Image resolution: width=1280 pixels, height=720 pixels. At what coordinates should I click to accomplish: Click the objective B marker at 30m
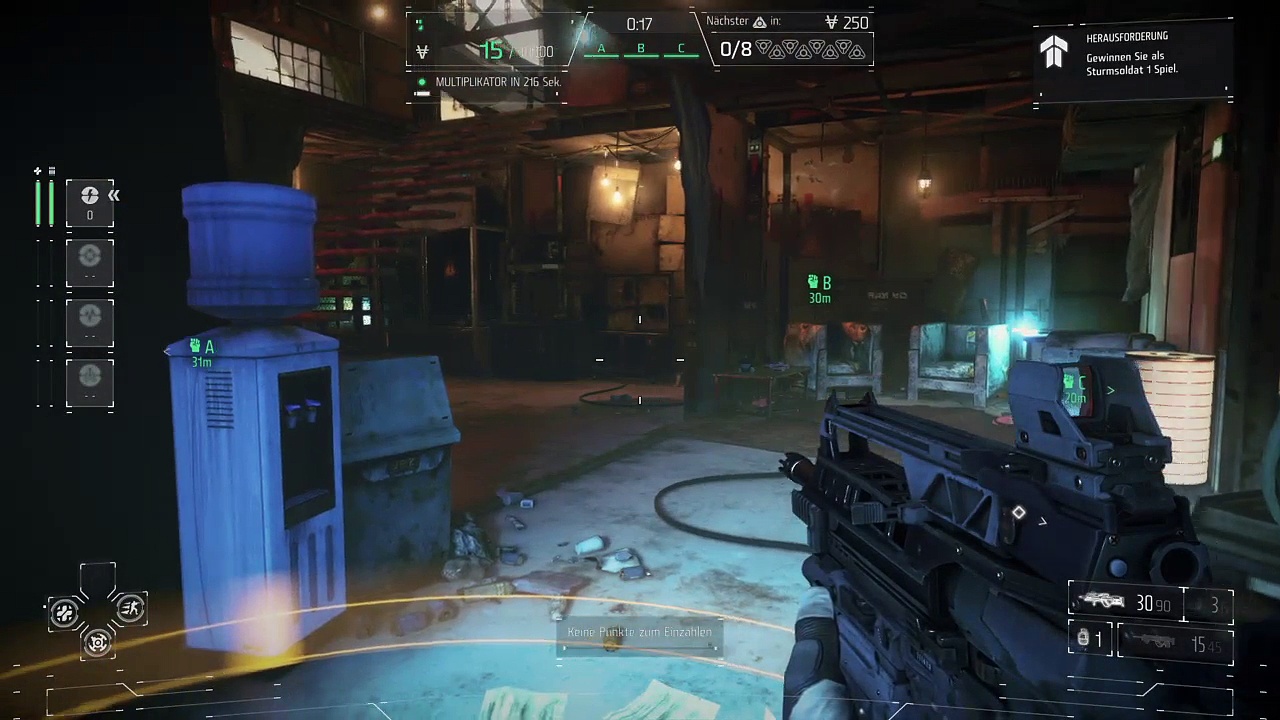820,289
